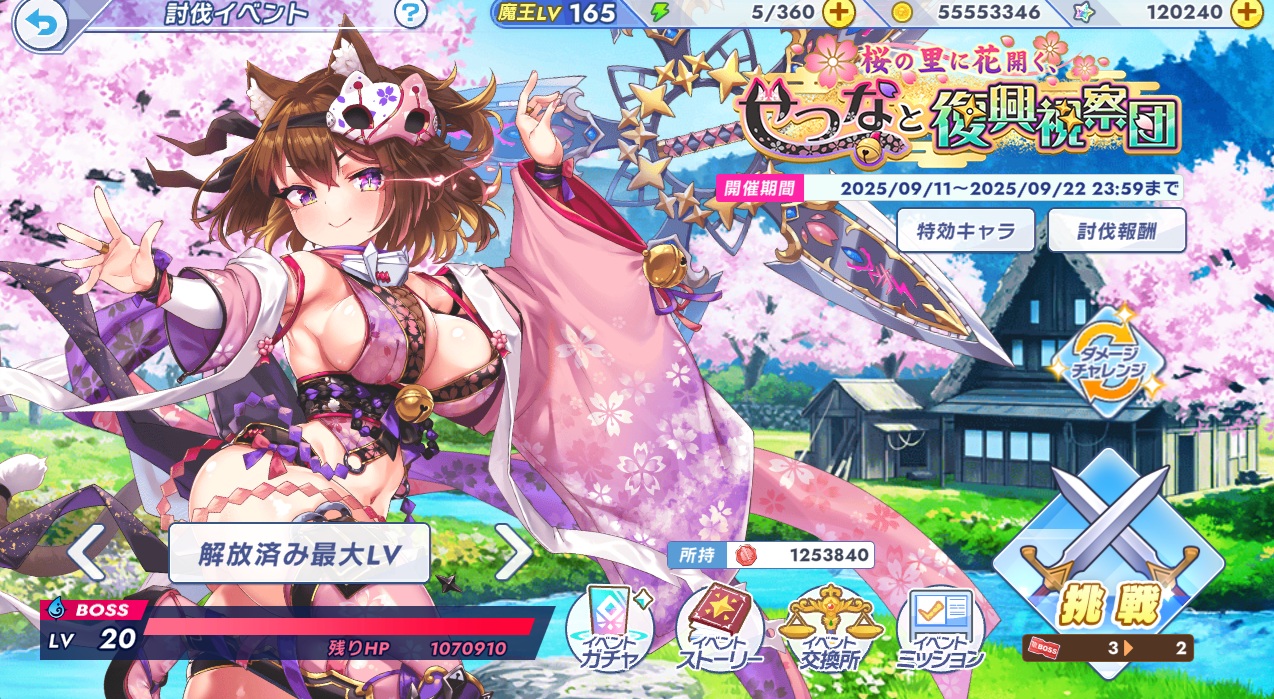View the 討伐報酬 subjugation rewards
Screen dimensions: 1274x699
point(1117,231)
